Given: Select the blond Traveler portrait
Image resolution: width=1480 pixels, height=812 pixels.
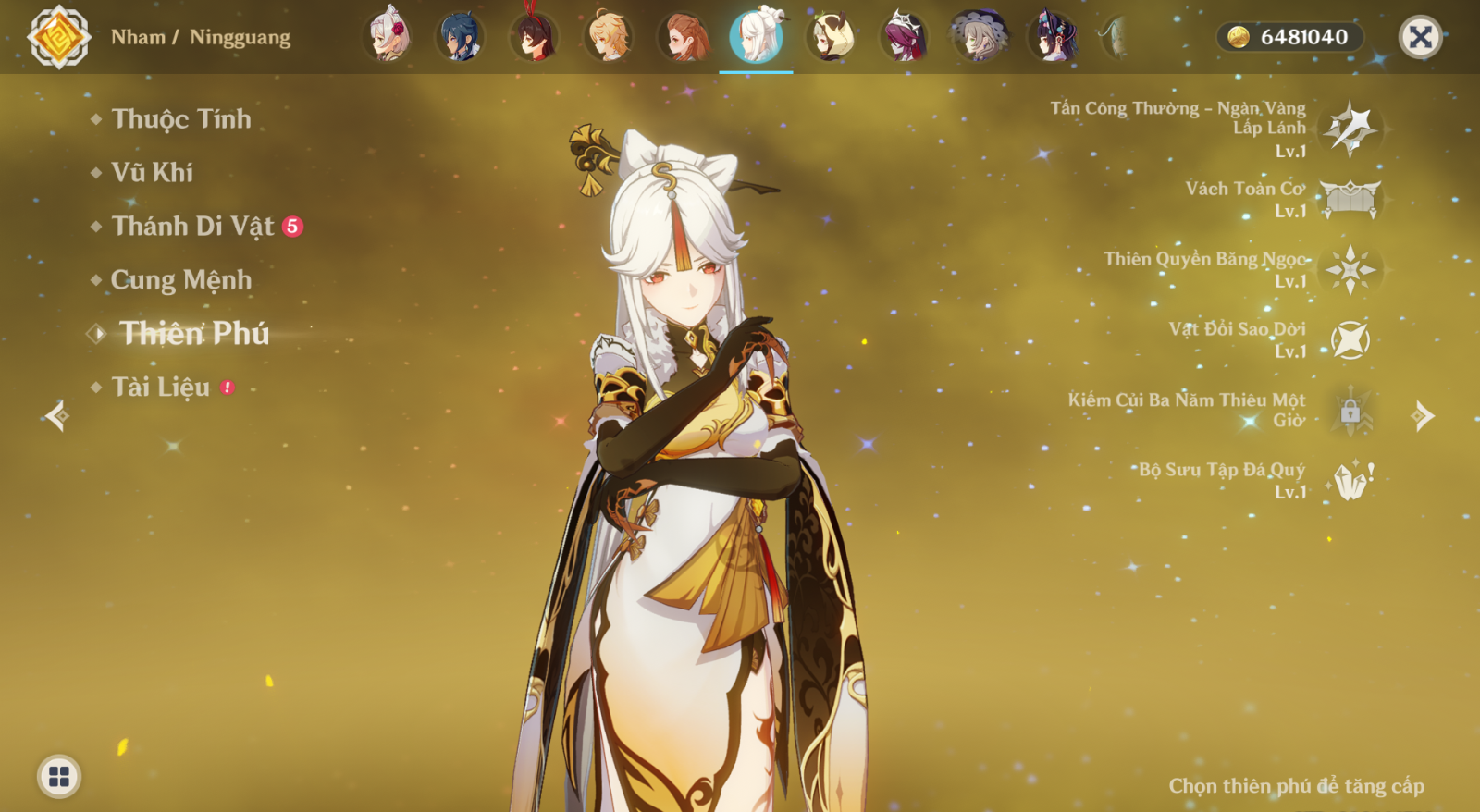Looking at the screenshot, I should pos(609,37).
